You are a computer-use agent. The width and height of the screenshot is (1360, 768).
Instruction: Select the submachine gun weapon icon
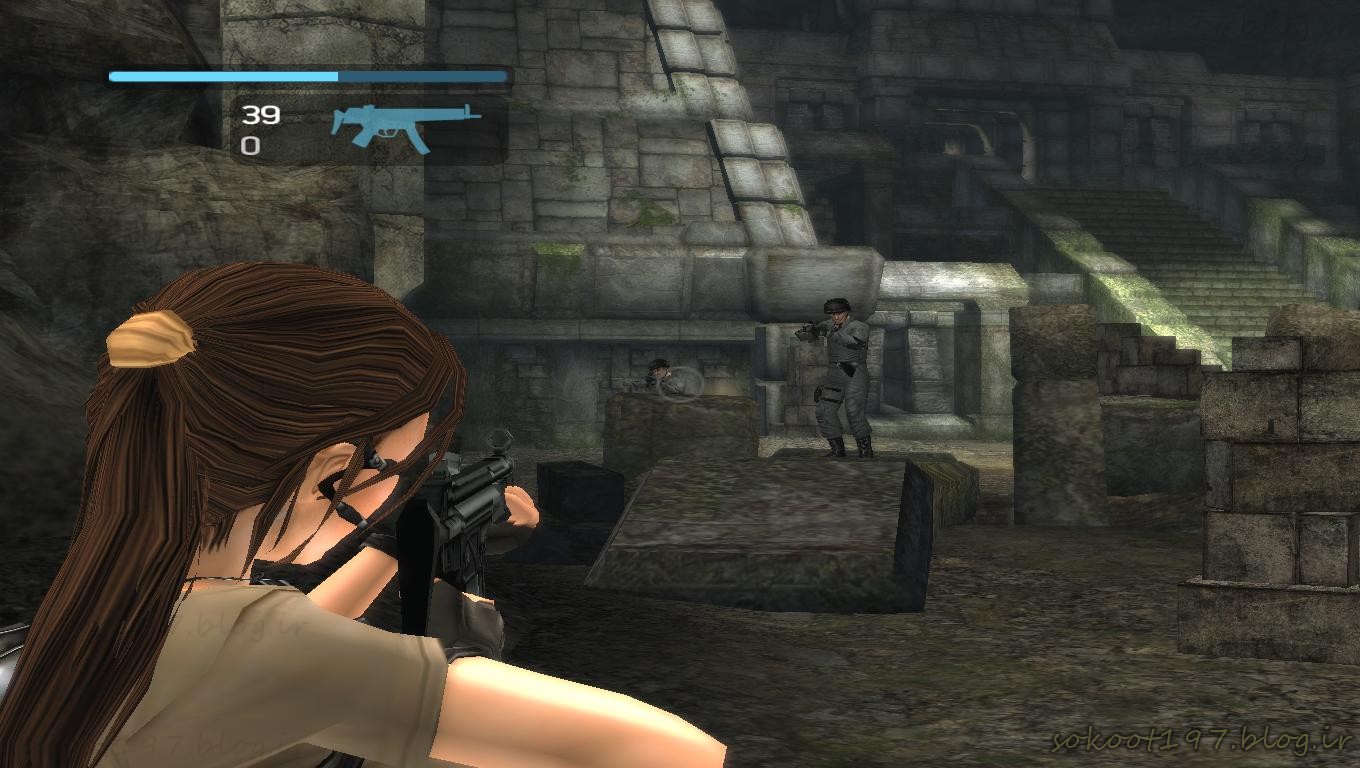[x=403, y=125]
